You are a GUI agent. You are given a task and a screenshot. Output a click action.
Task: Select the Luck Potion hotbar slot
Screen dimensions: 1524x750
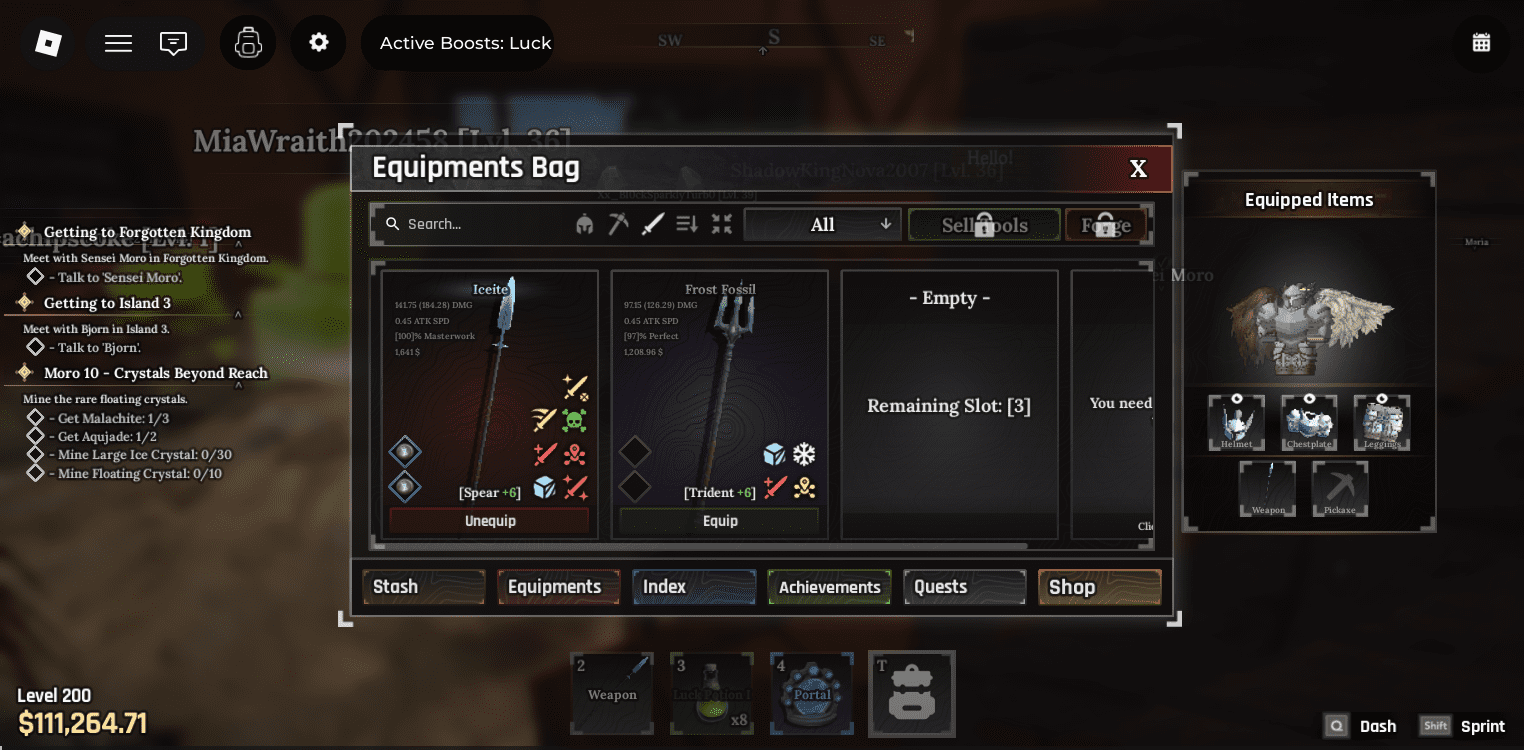click(712, 692)
